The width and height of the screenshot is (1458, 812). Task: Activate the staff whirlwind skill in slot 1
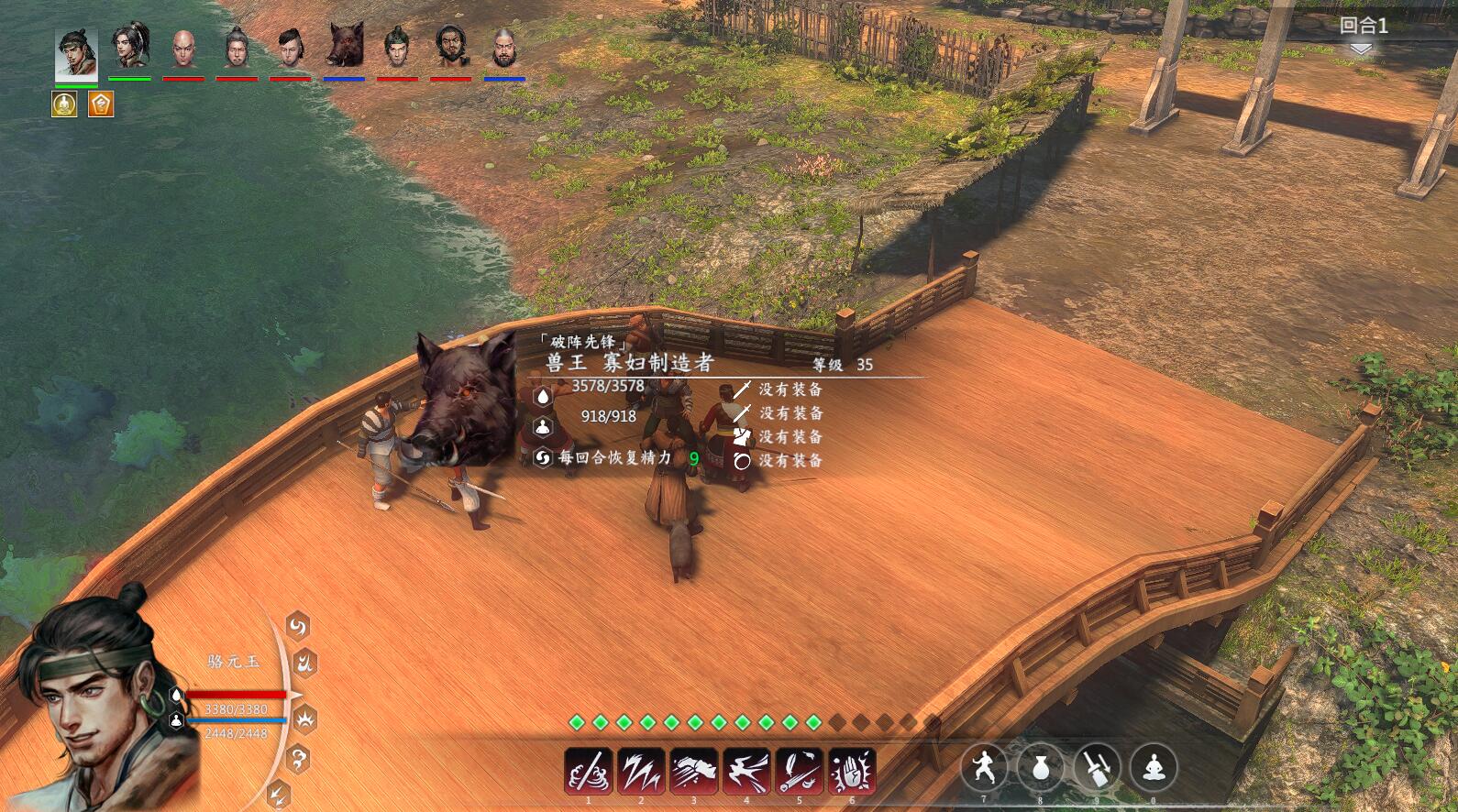[589, 771]
